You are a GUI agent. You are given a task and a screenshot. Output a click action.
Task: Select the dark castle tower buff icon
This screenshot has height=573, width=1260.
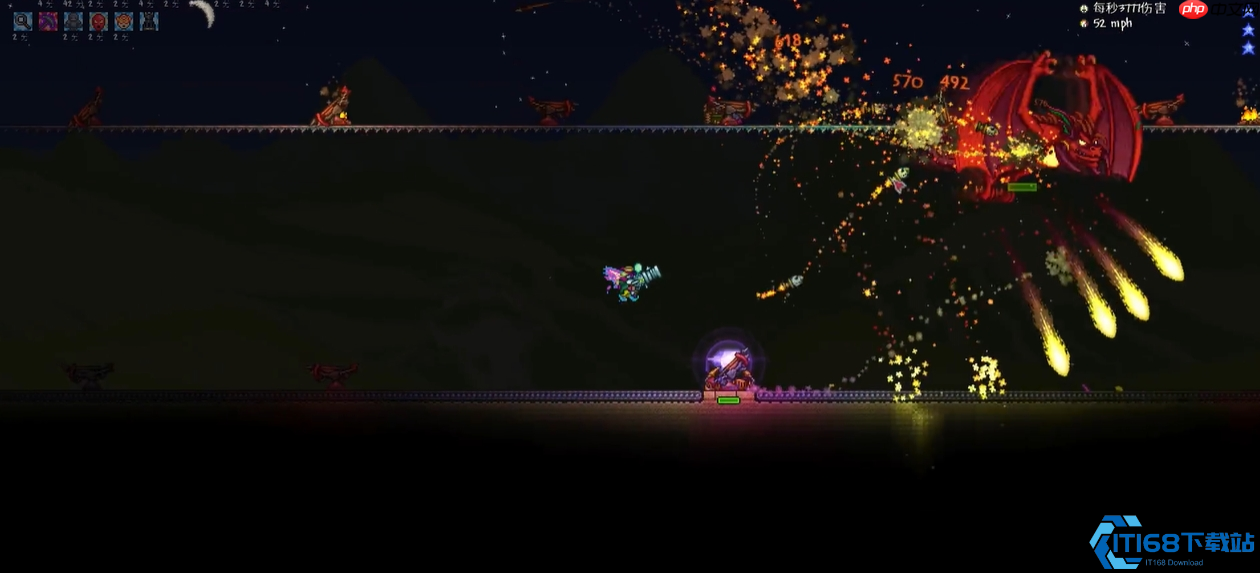149,21
